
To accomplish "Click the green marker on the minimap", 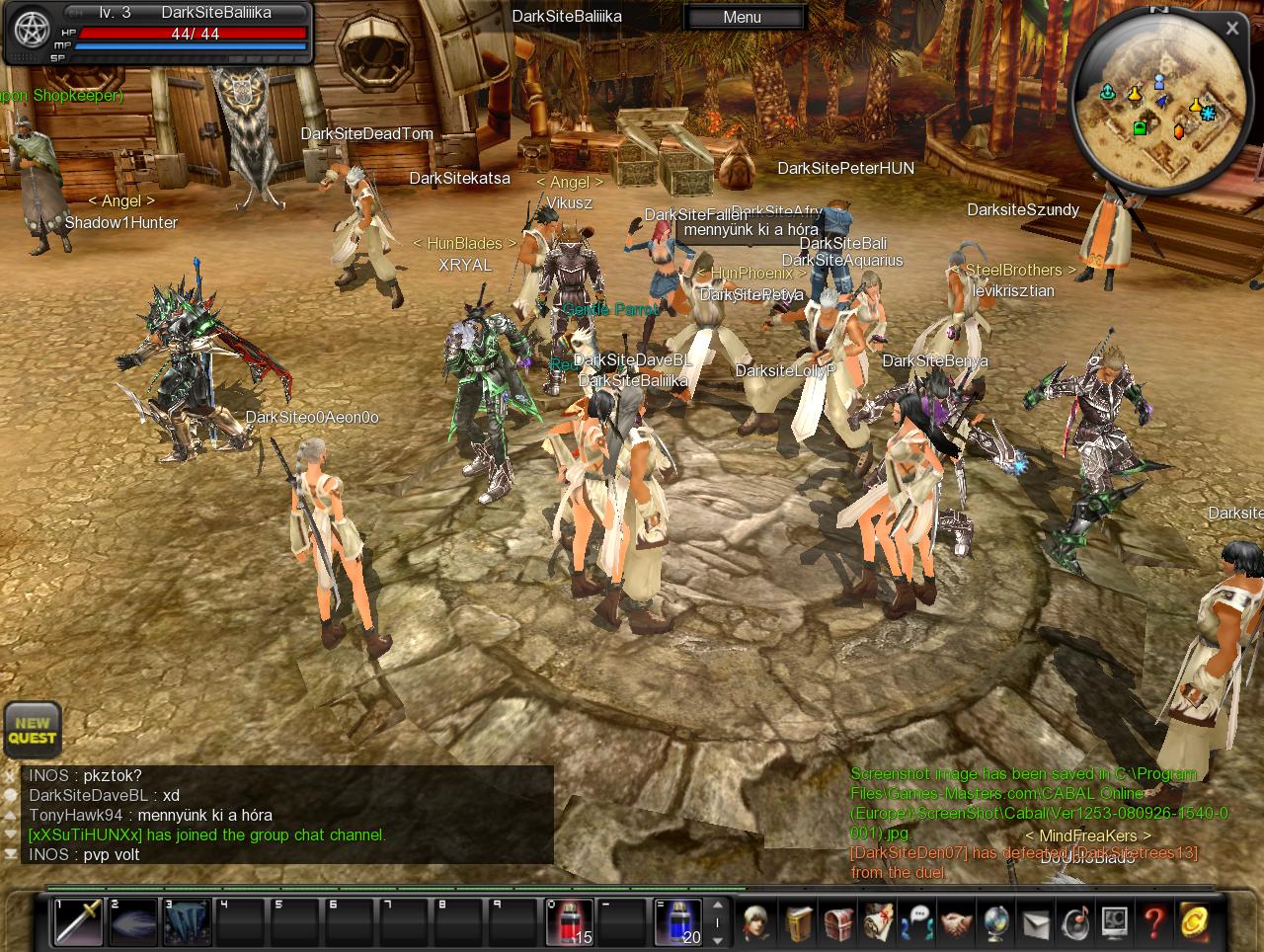I will click(1140, 128).
